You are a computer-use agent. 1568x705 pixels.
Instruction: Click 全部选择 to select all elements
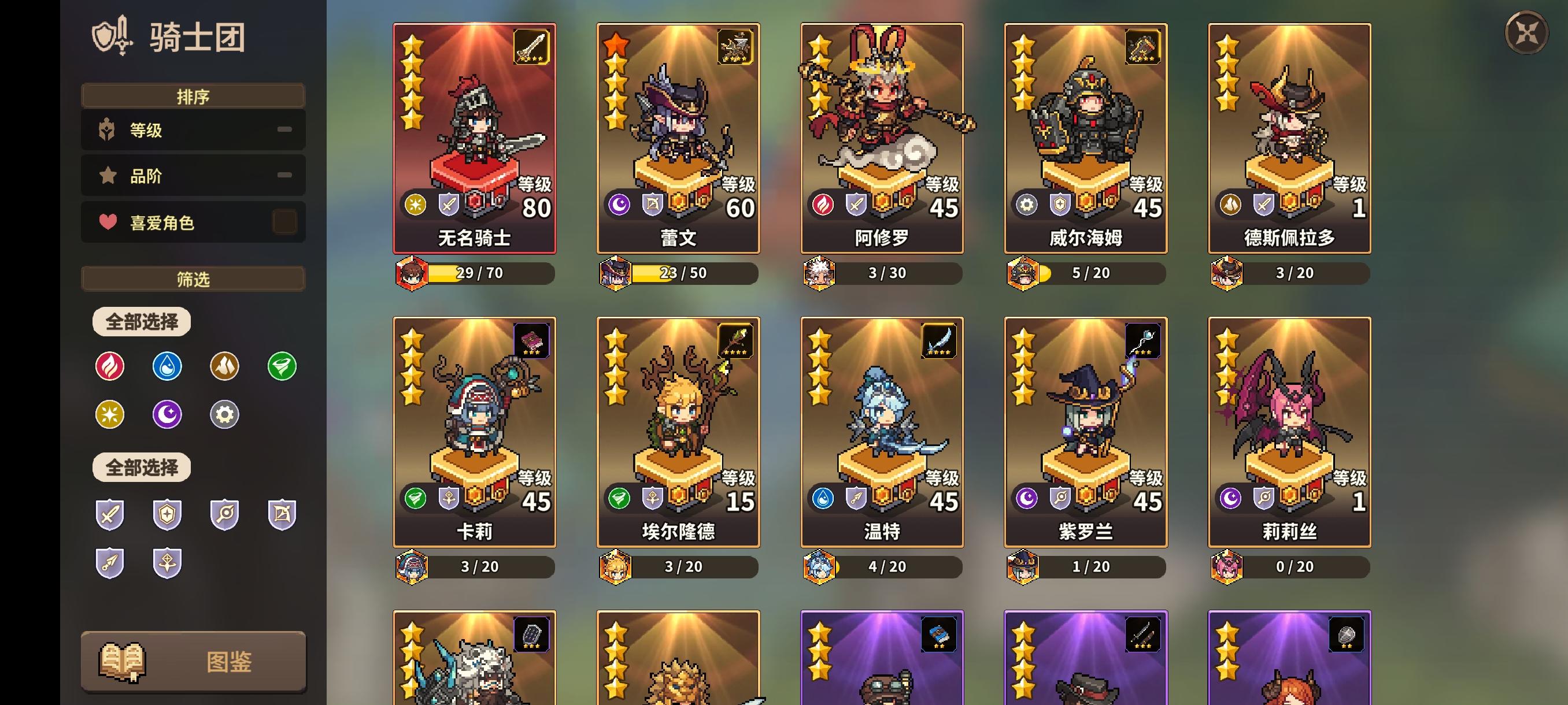pos(140,321)
